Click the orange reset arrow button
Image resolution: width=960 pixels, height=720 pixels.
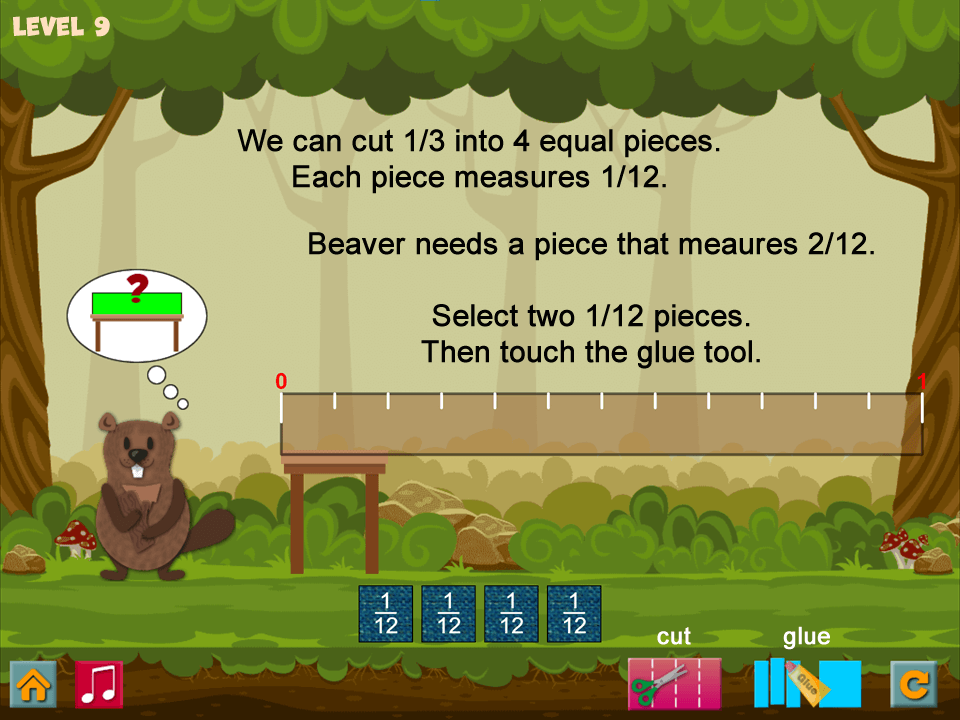pos(913,684)
